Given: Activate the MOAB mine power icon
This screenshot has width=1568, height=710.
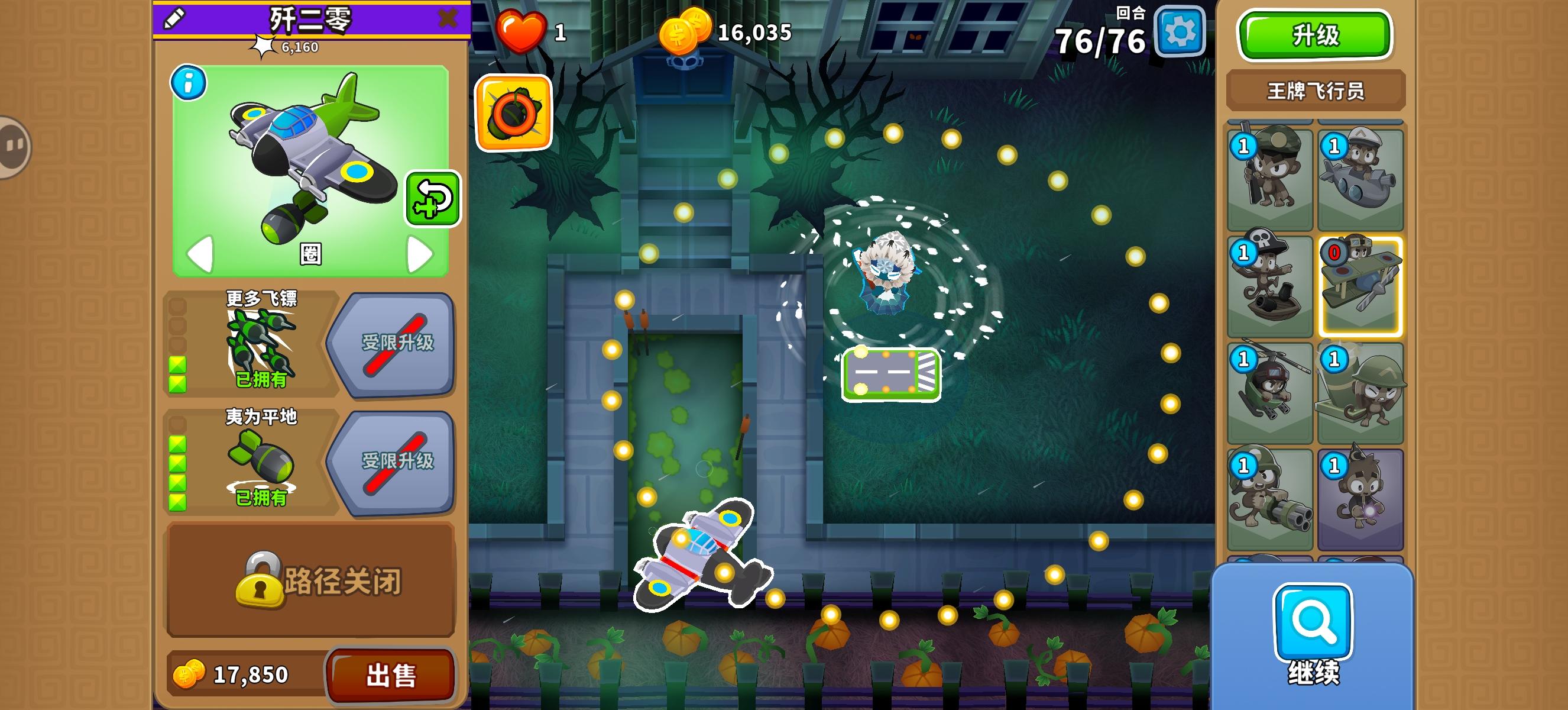Looking at the screenshot, I should coord(514,114).
